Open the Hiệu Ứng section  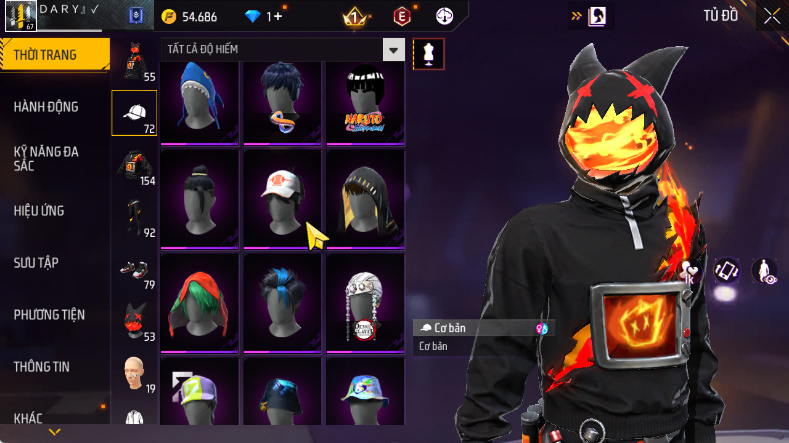click(40, 211)
